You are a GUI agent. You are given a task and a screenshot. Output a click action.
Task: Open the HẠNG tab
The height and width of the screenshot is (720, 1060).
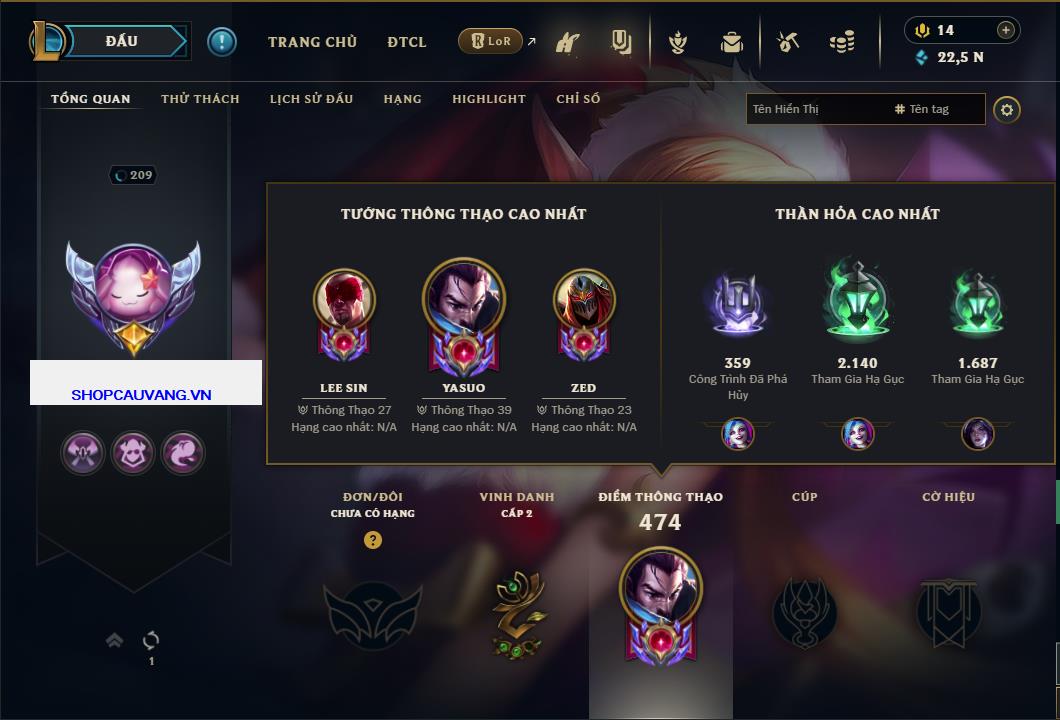coord(402,99)
